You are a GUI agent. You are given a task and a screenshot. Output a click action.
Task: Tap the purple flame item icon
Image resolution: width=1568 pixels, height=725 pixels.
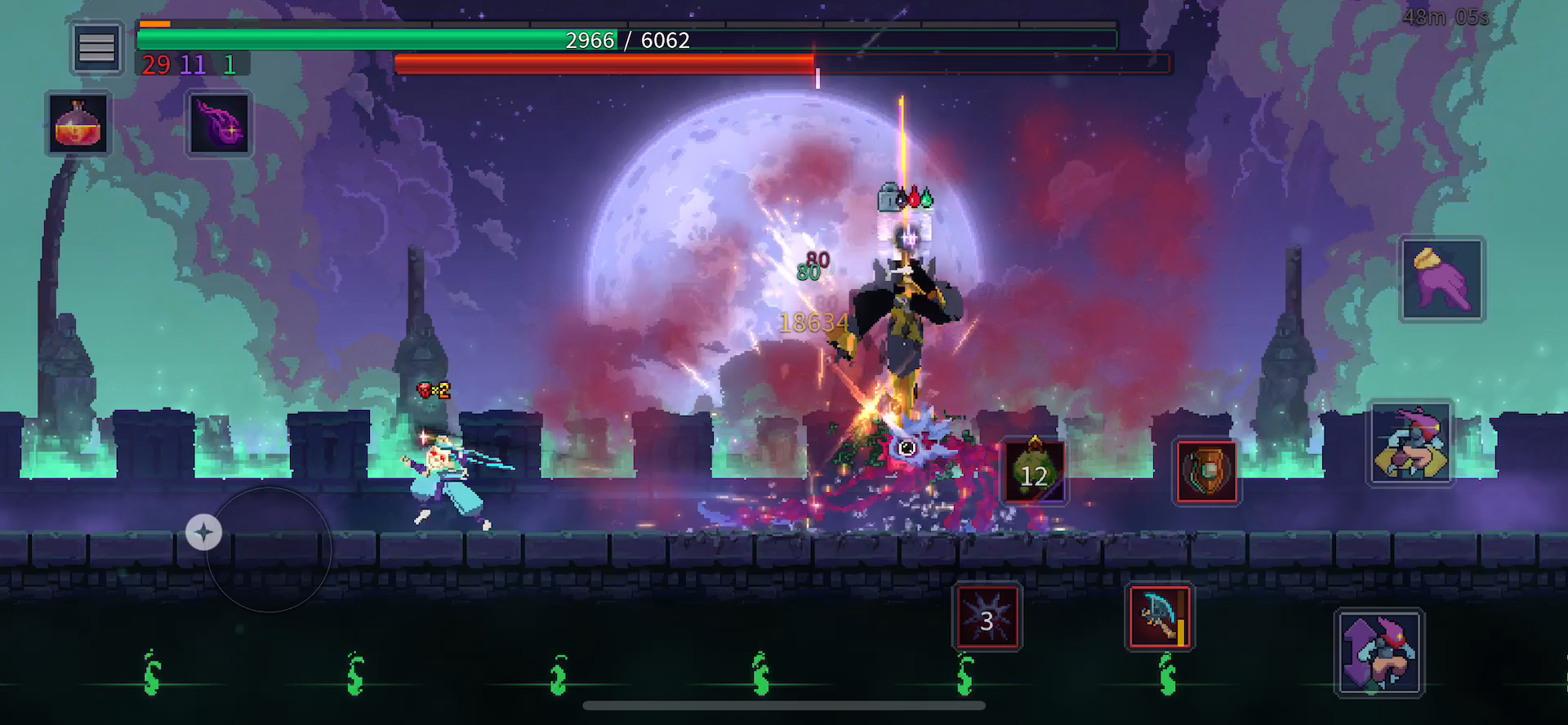[219, 124]
